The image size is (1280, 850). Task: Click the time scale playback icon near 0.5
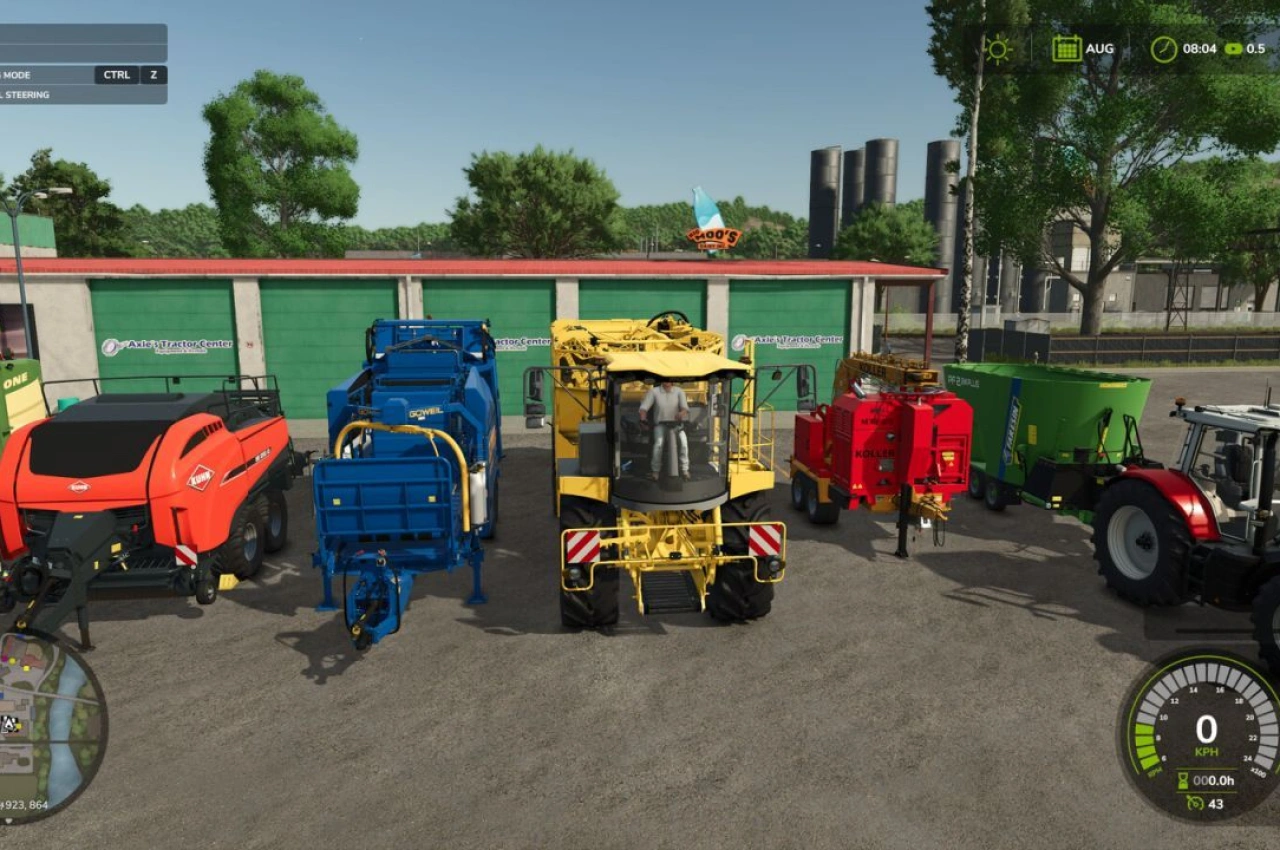pyautogui.click(x=1235, y=47)
